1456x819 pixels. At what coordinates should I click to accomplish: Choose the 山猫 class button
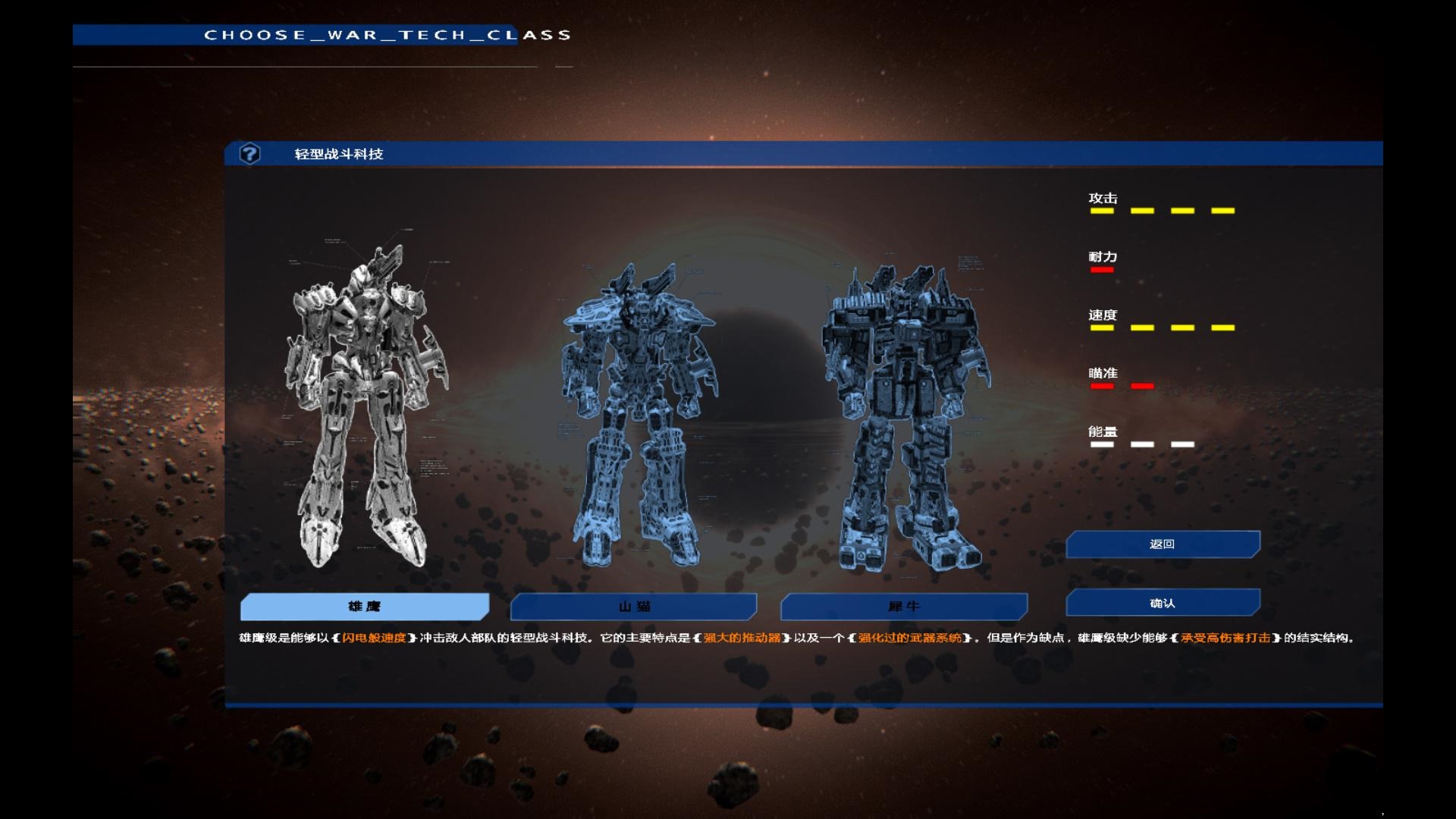pyautogui.click(x=634, y=607)
